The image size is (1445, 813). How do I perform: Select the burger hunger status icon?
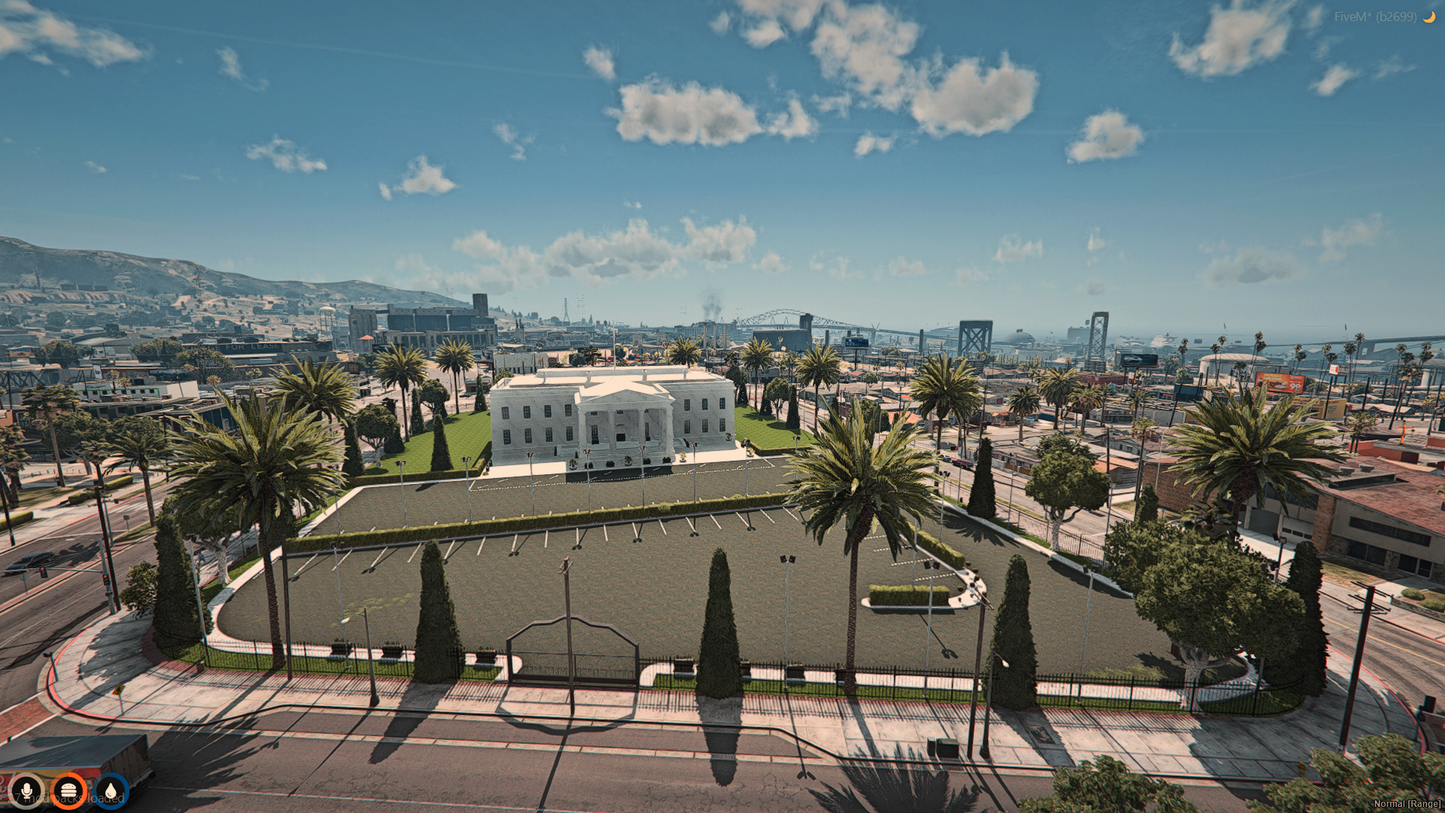67,791
